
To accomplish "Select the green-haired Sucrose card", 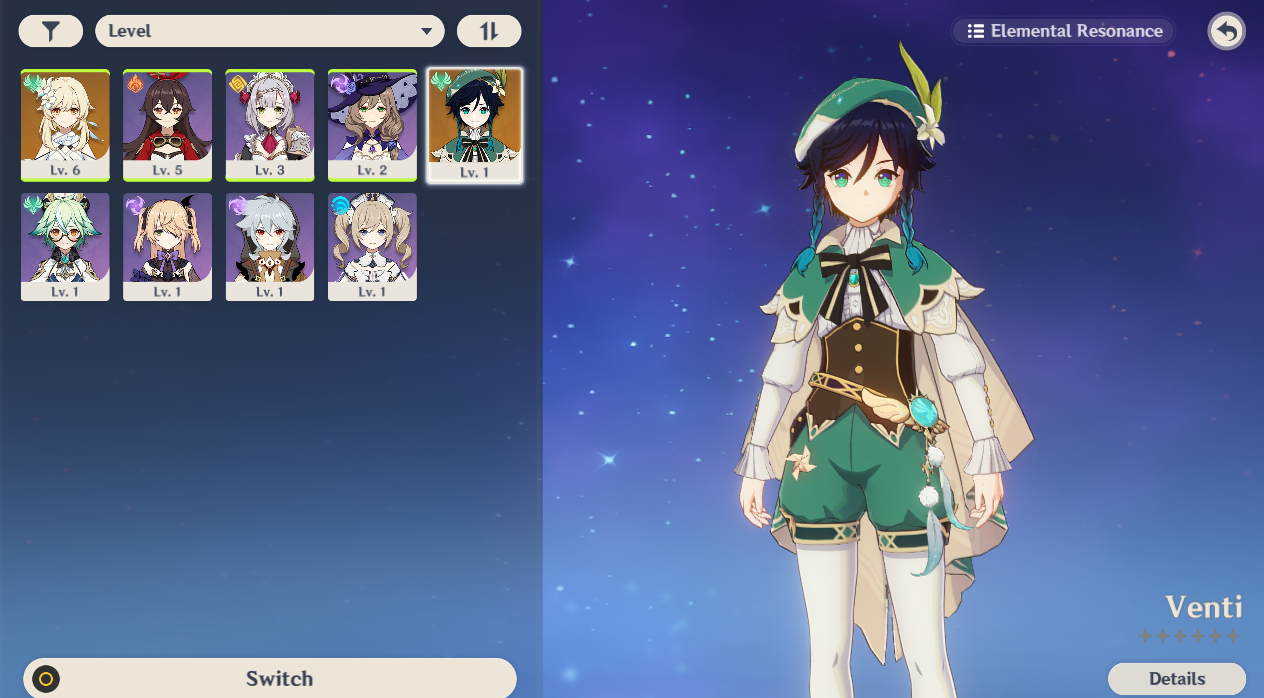I will pyautogui.click(x=65, y=247).
